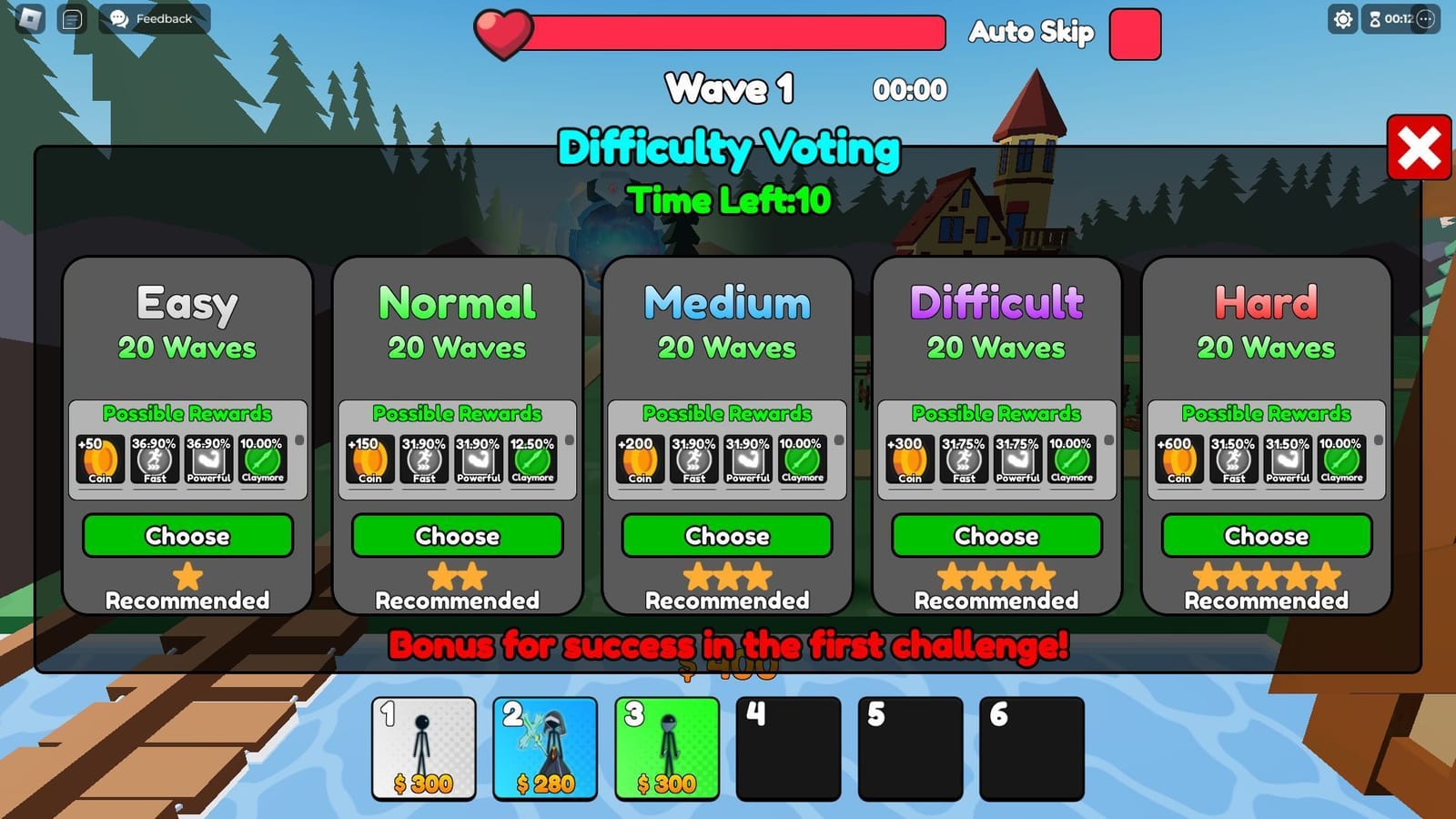Click the chat list icon beside the Roblox icon
Screen dimensions: 1456x819
(72, 17)
